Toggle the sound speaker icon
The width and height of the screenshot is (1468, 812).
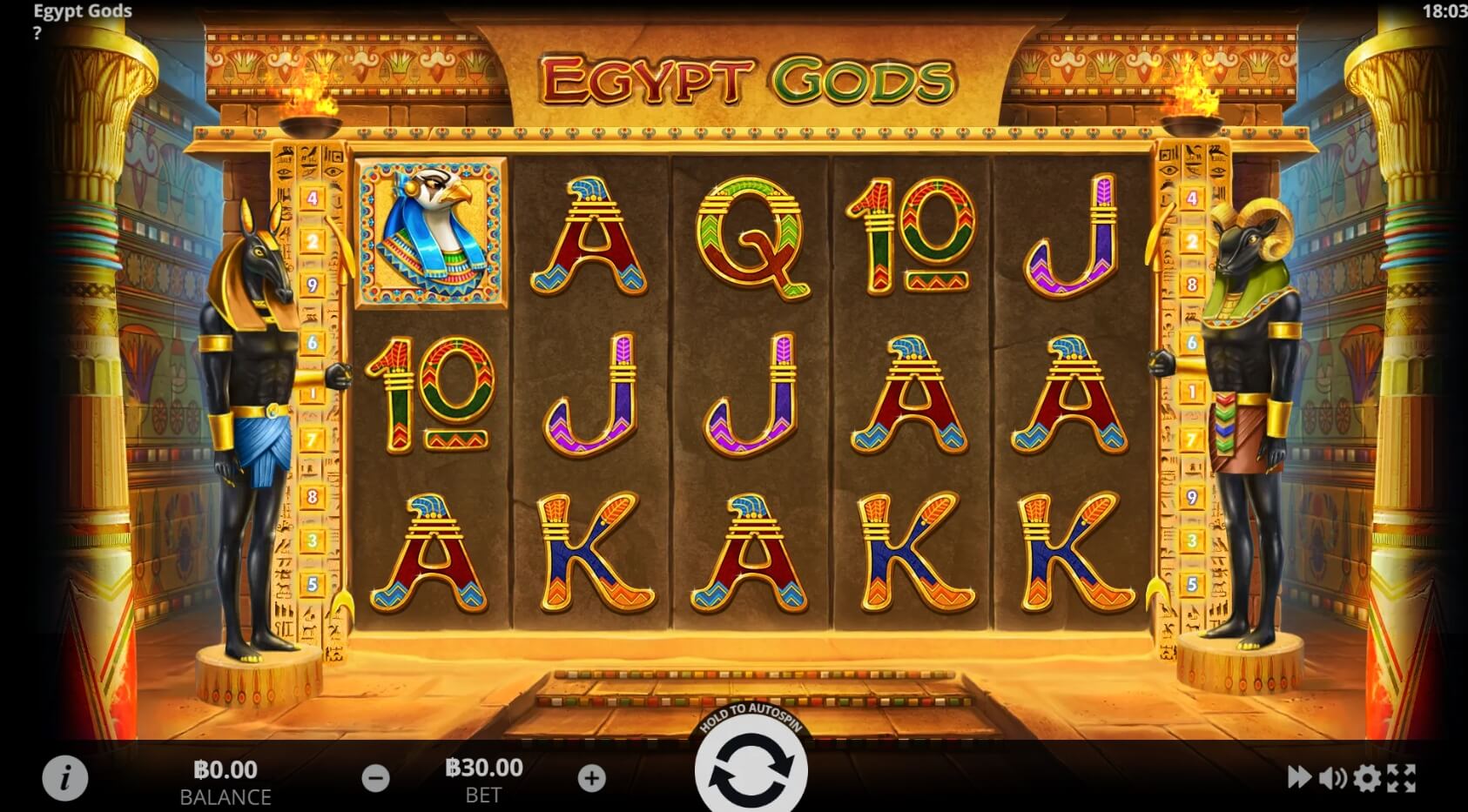click(x=1332, y=777)
